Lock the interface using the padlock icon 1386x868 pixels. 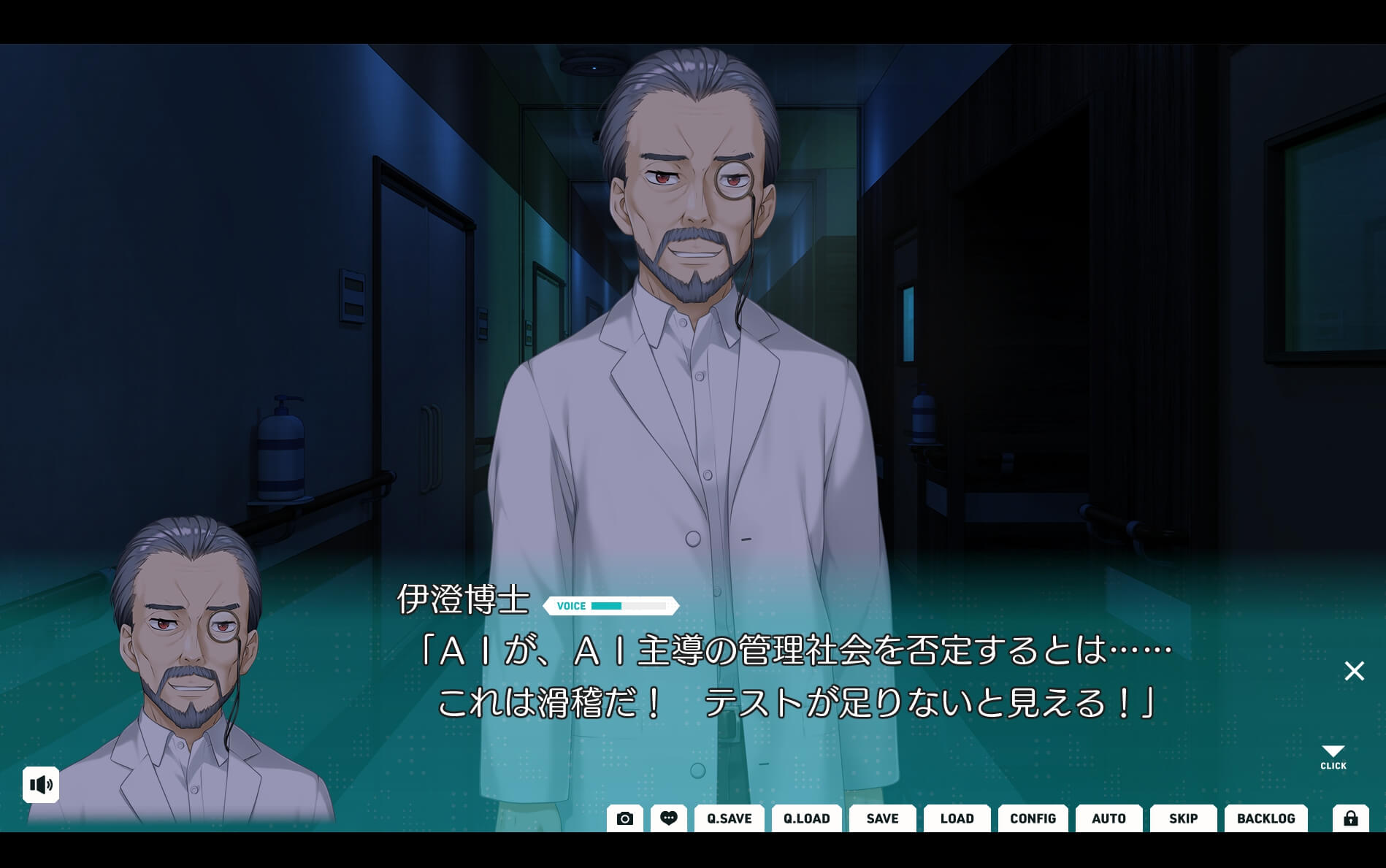pos(1350,818)
